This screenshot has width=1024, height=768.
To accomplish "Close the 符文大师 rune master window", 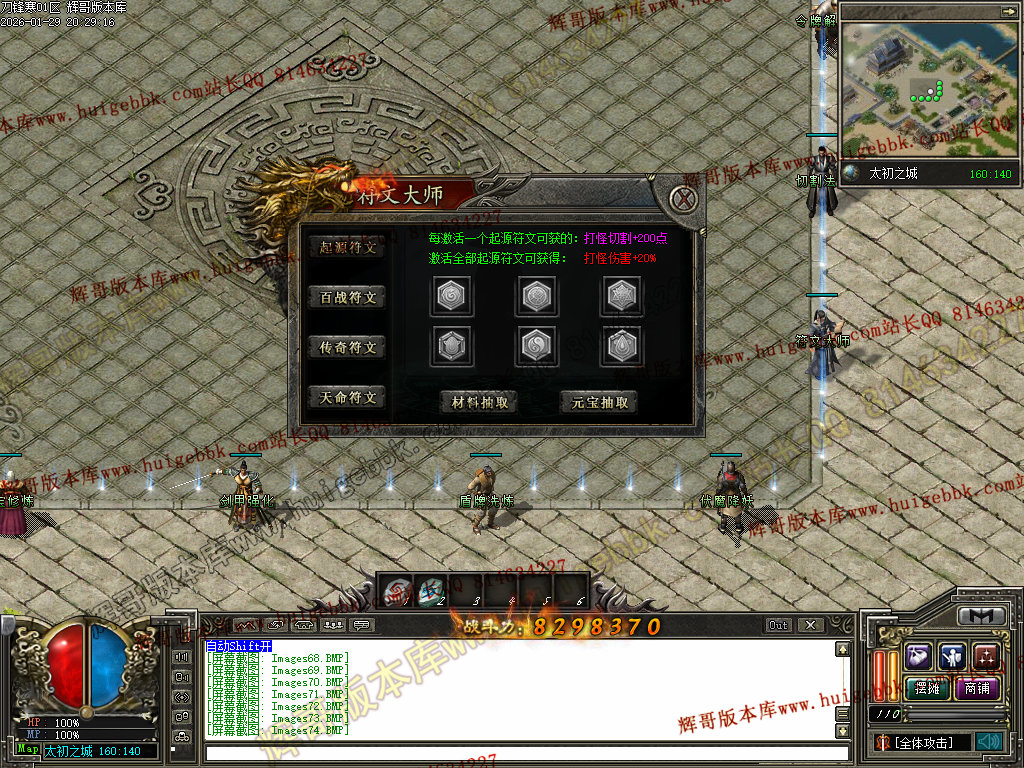I will (684, 198).
